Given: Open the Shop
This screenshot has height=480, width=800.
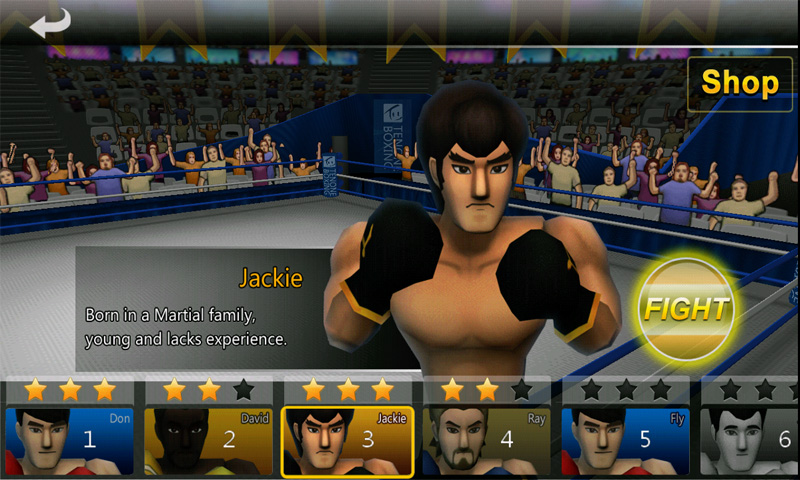Looking at the screenshot, I should point(740,84).
